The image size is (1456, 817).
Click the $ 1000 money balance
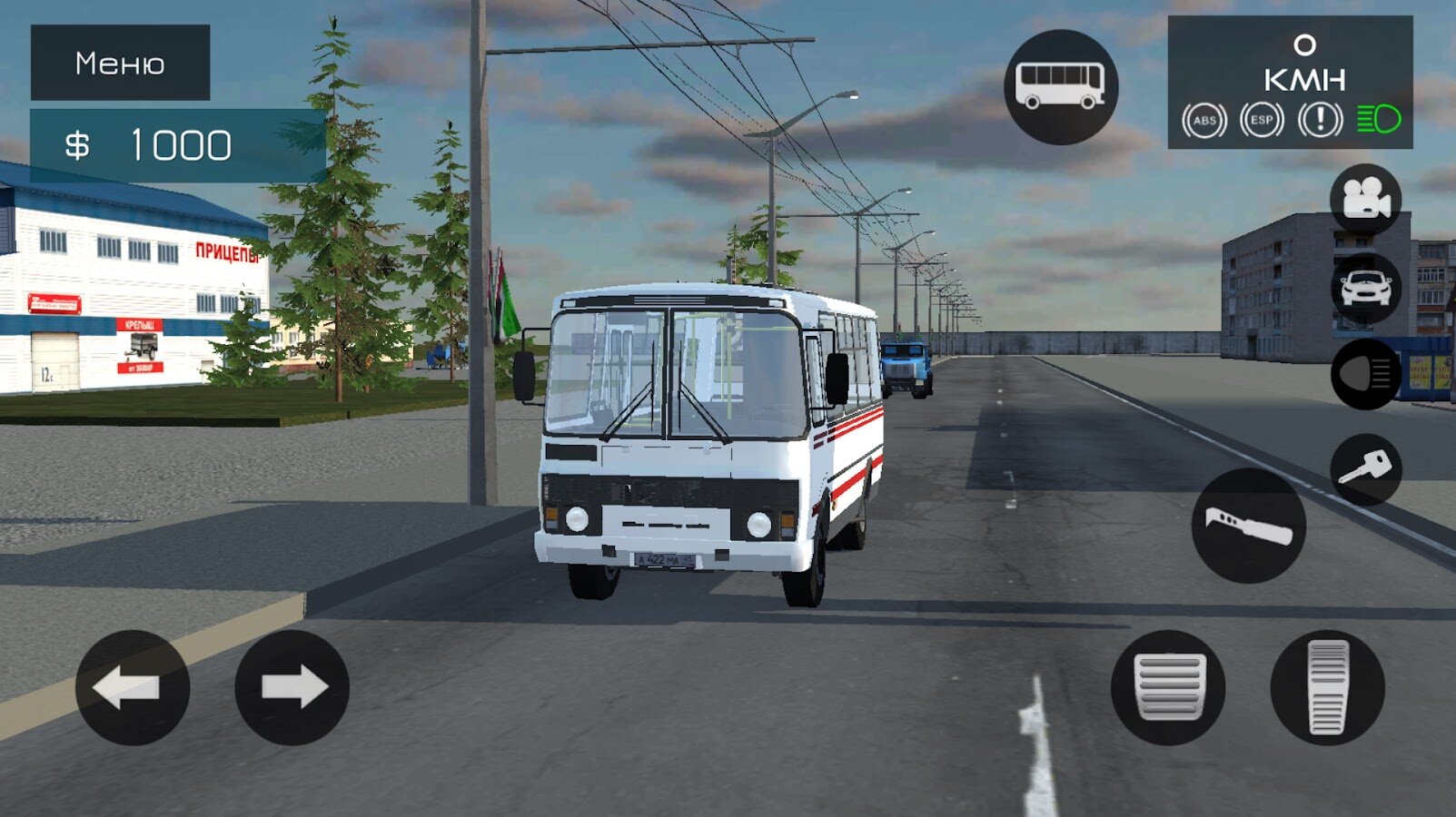point(148,142)
